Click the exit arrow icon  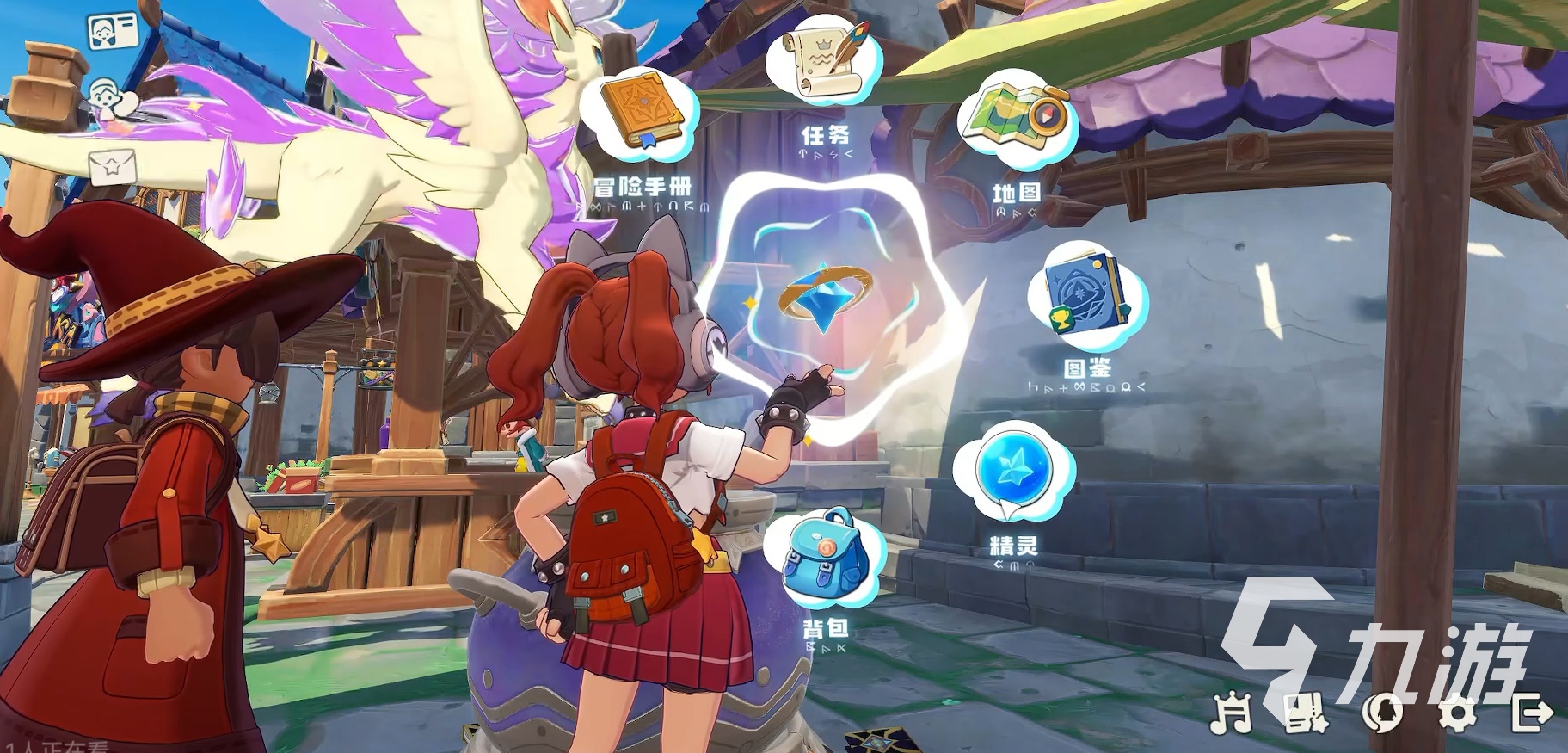1531,712
